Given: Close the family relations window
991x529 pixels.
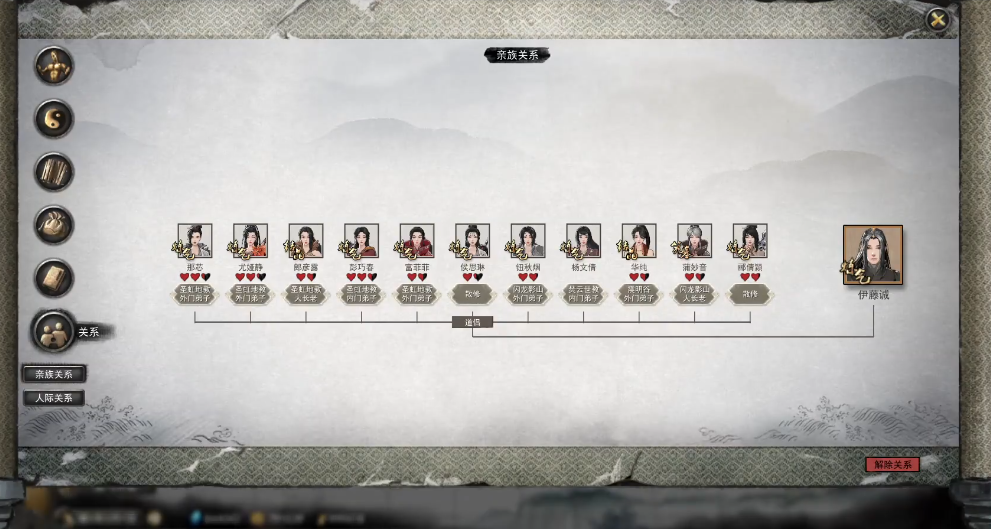Looking at the screenshot, I should (x=937, y=19).
